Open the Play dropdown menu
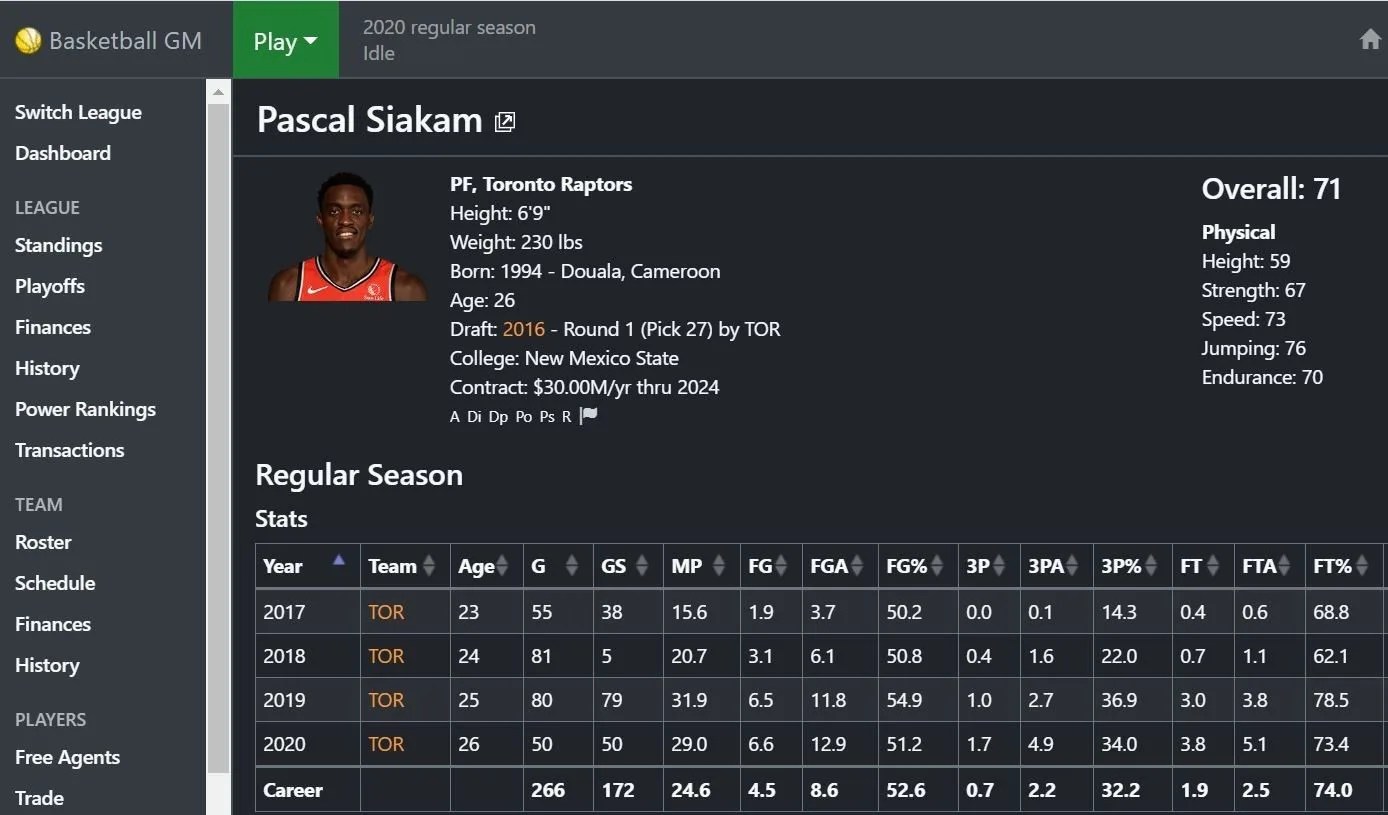 286,40
